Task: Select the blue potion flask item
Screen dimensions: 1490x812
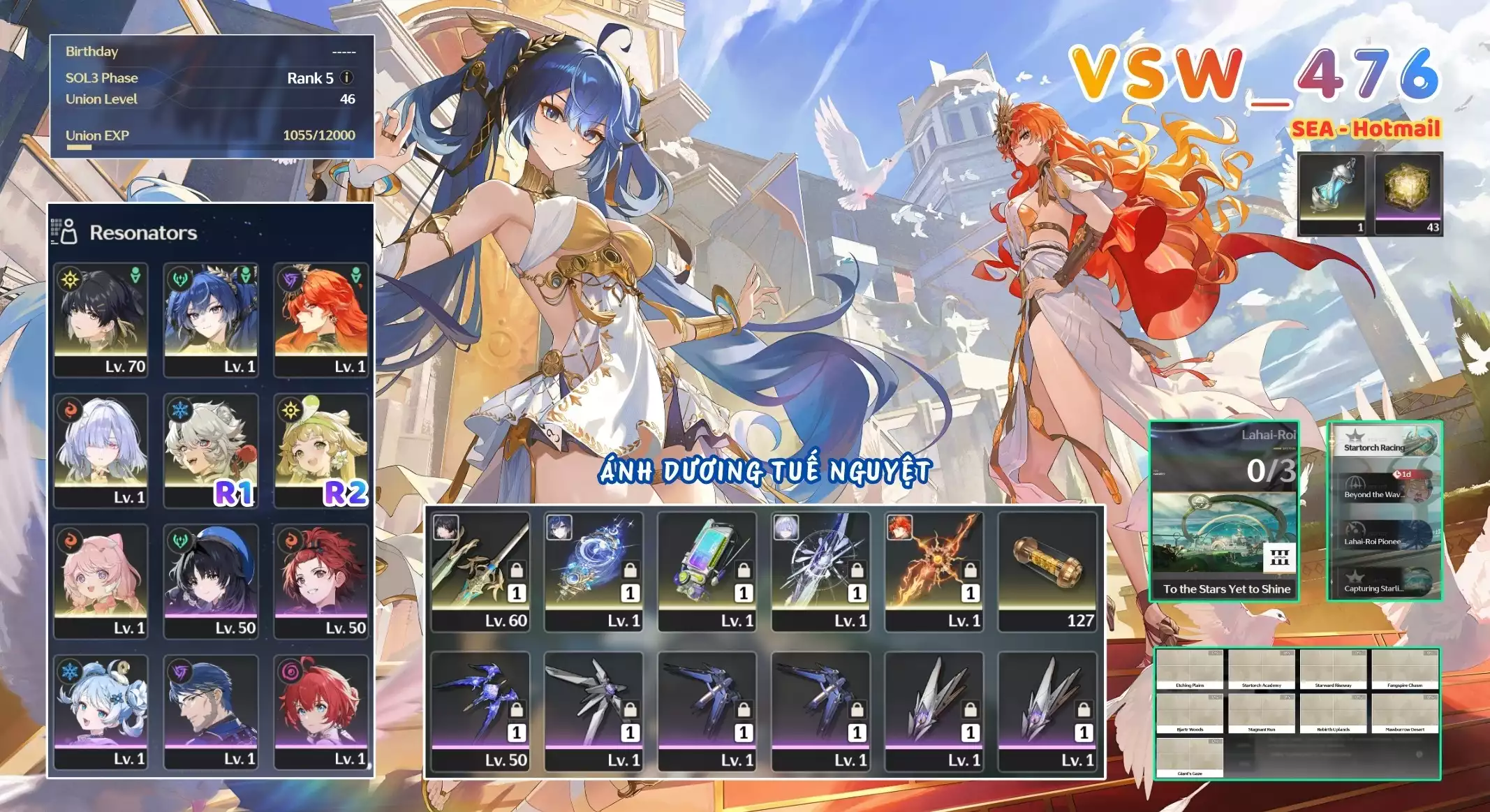Action: pyautogui.click(x=1332, y=193)
